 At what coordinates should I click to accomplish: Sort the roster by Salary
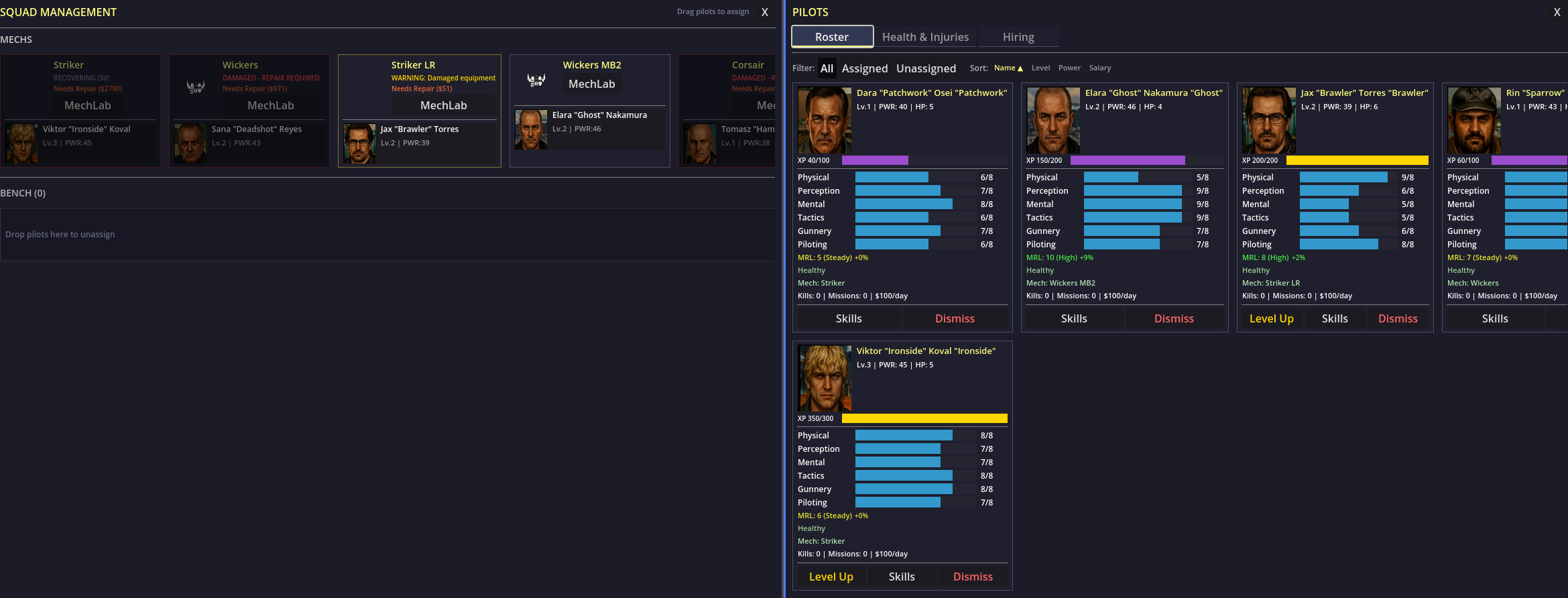tap(1099, 68)
